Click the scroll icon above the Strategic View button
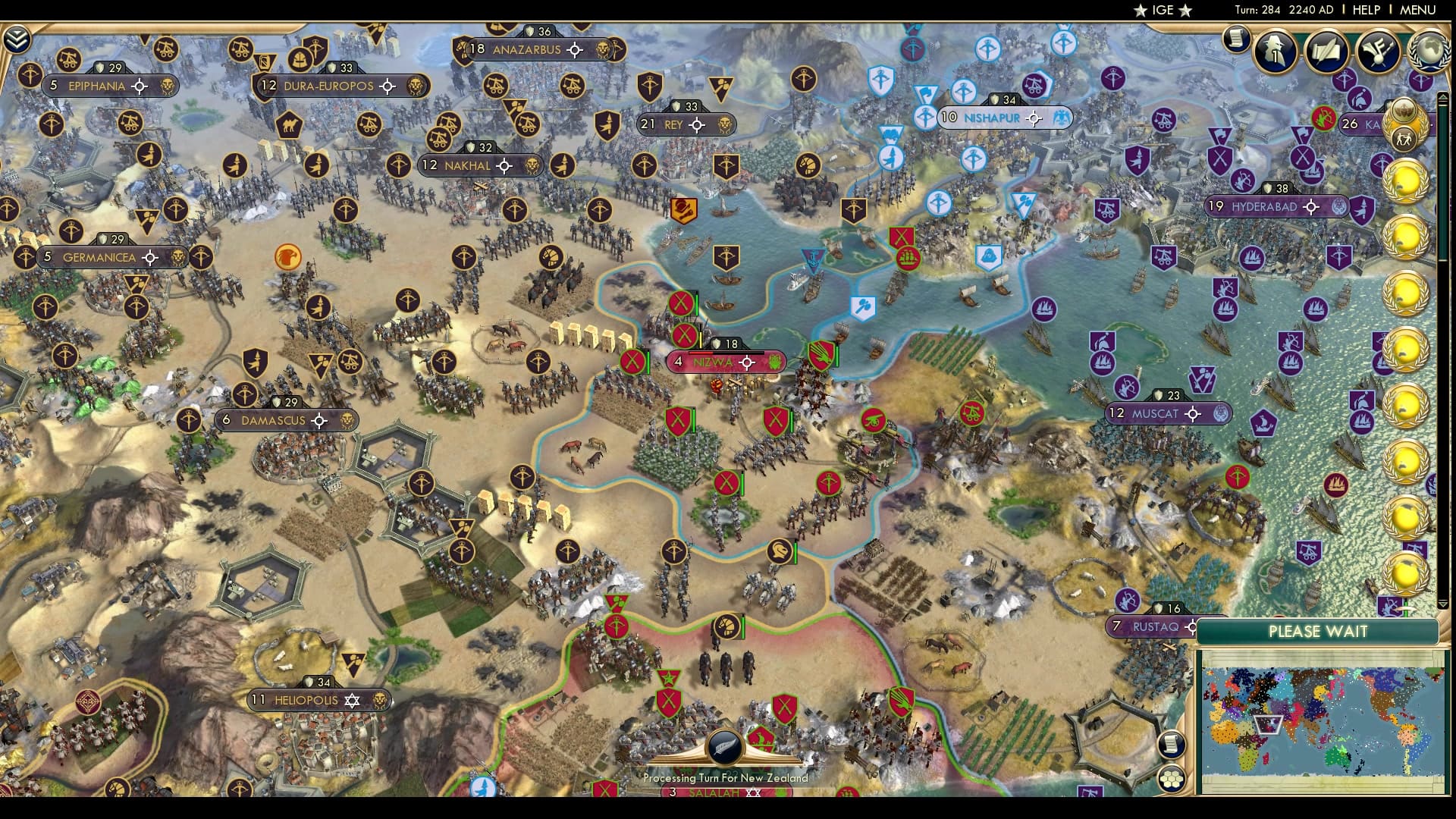This screenshot has height=819, width=1456. pyautogui.click(x=1172, y=744)
